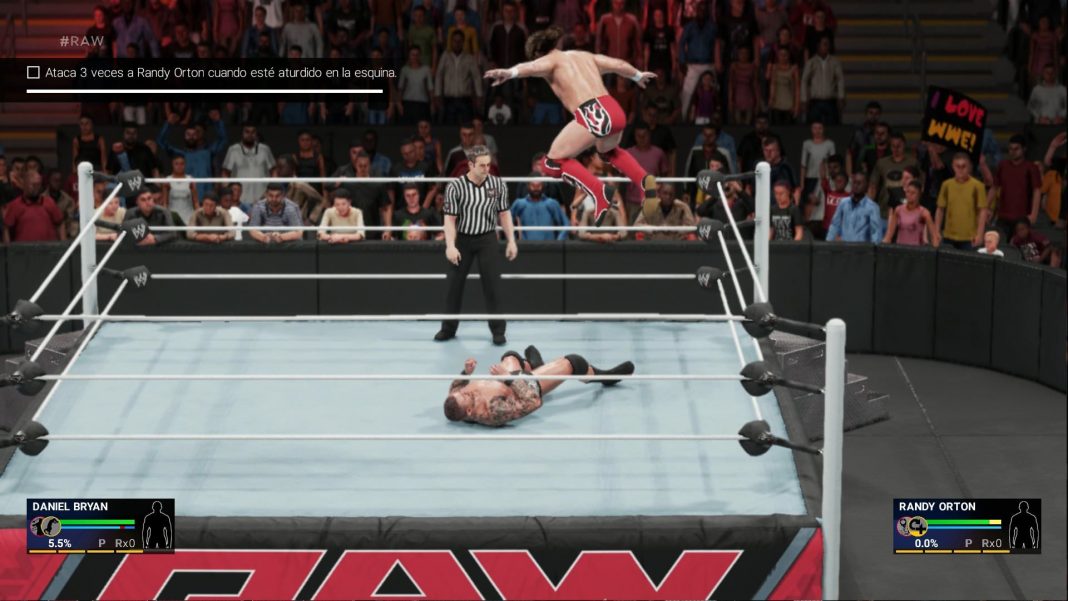Click Randy Orton's portrait icon
The image size is (1068, 601).
(911, 527)
